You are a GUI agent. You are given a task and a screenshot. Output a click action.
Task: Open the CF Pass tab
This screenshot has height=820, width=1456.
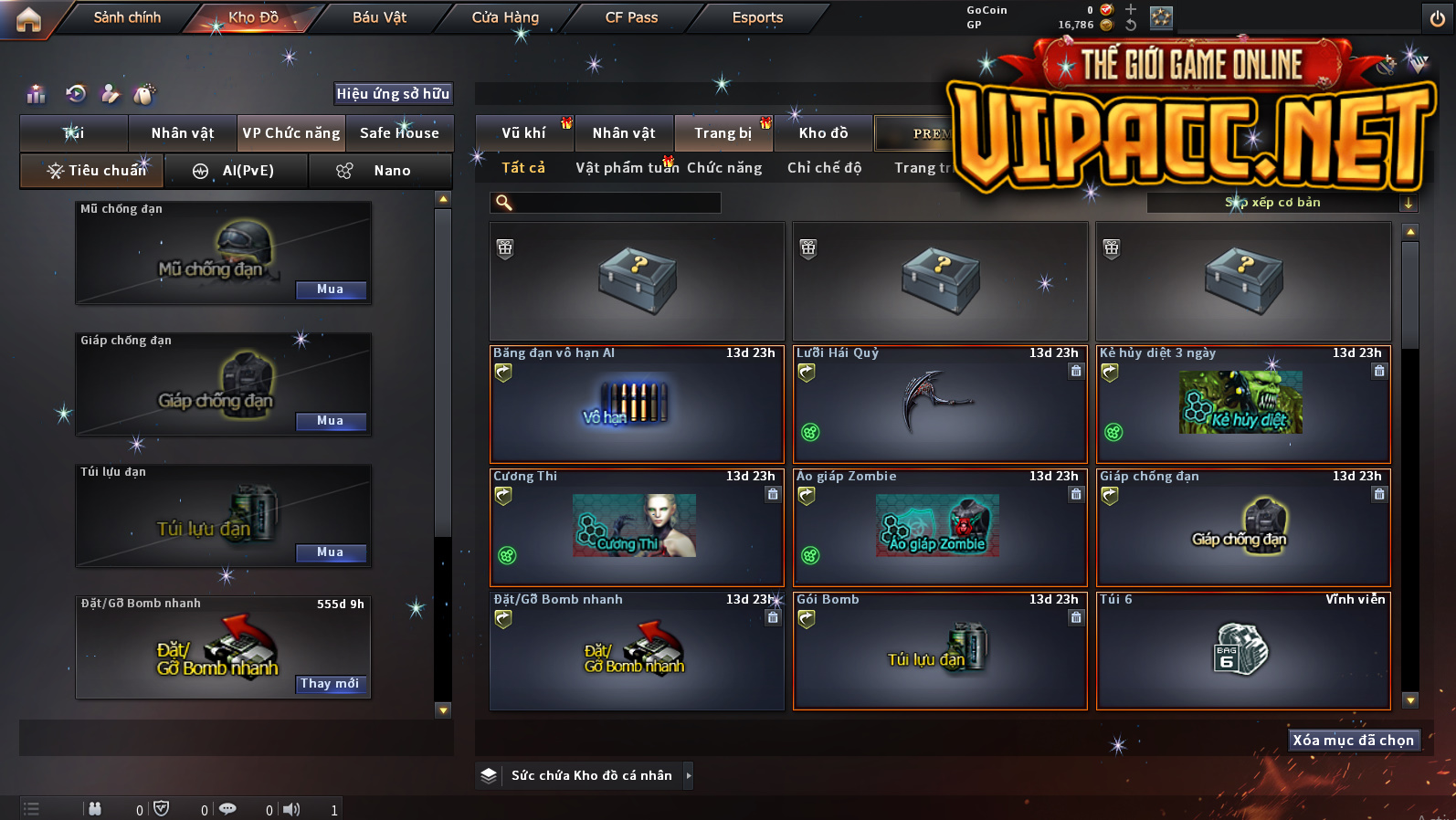(631, 17)
